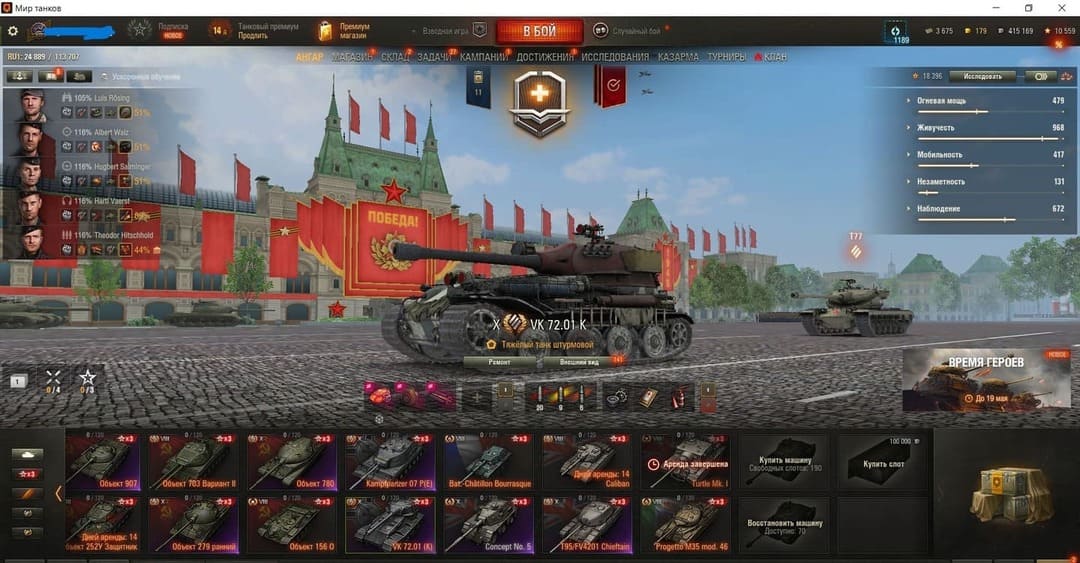This screenshot has height=563, width=1080.
Task: Click Купить слот for 100 000
Action: point(885,463)
